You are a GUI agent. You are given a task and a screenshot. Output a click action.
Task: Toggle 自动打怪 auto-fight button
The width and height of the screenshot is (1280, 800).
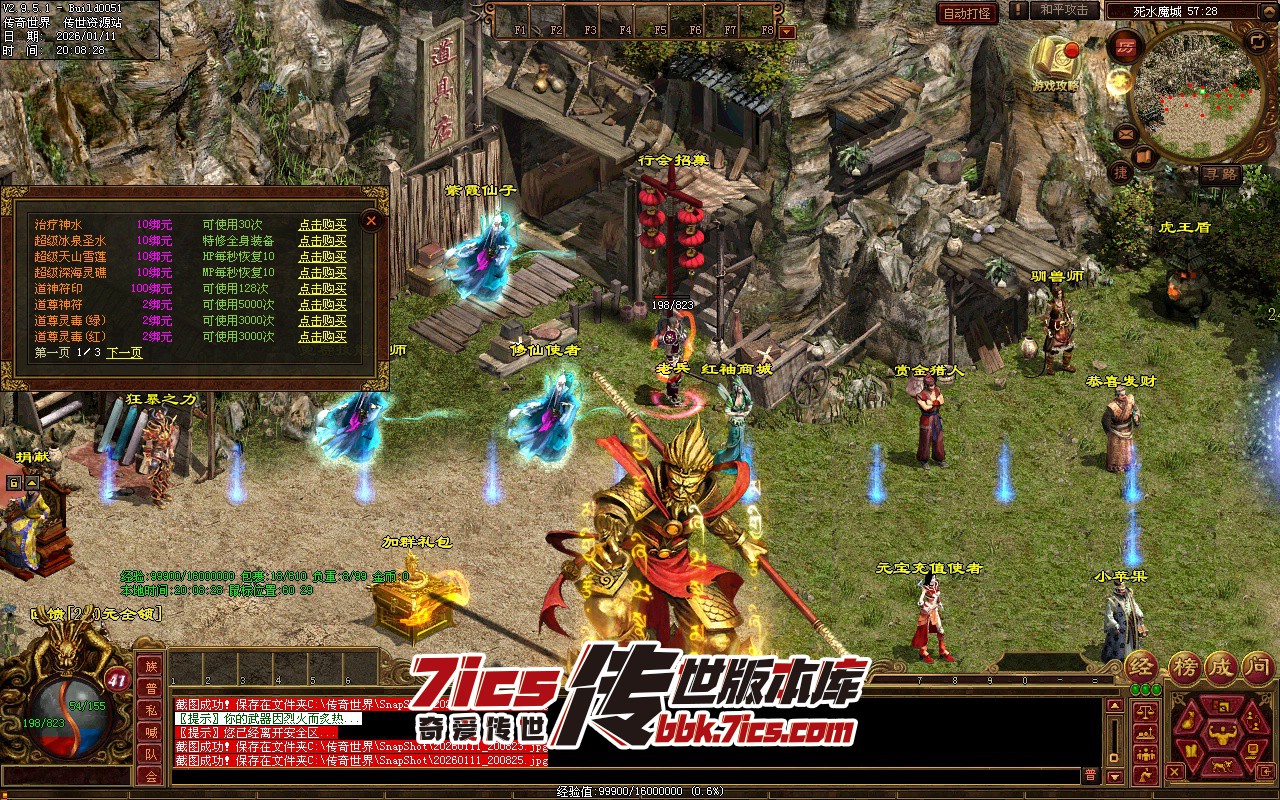tap(967, 13)
